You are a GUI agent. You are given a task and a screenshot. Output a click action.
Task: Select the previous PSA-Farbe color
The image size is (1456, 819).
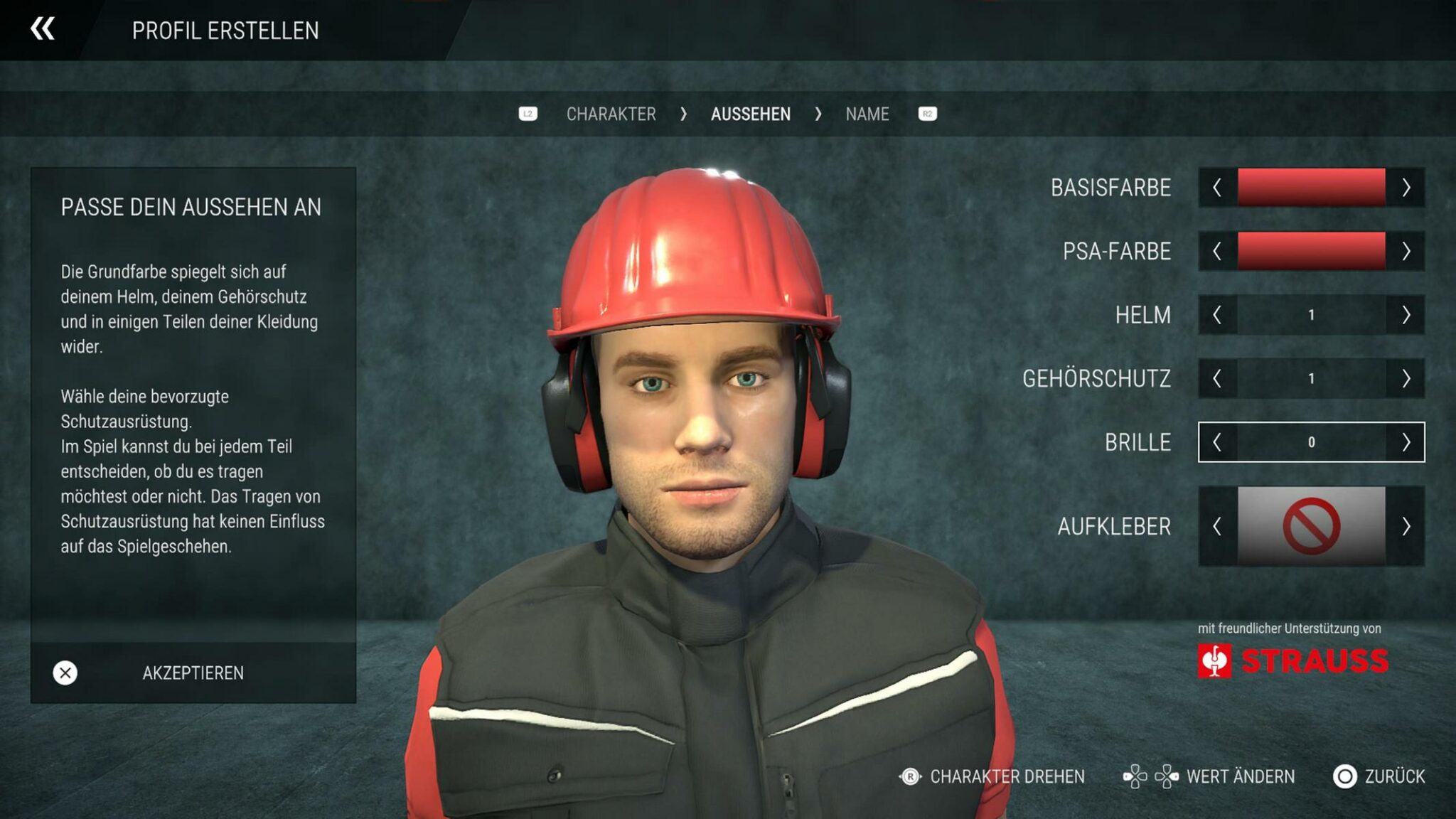(x=1217, y=251)
